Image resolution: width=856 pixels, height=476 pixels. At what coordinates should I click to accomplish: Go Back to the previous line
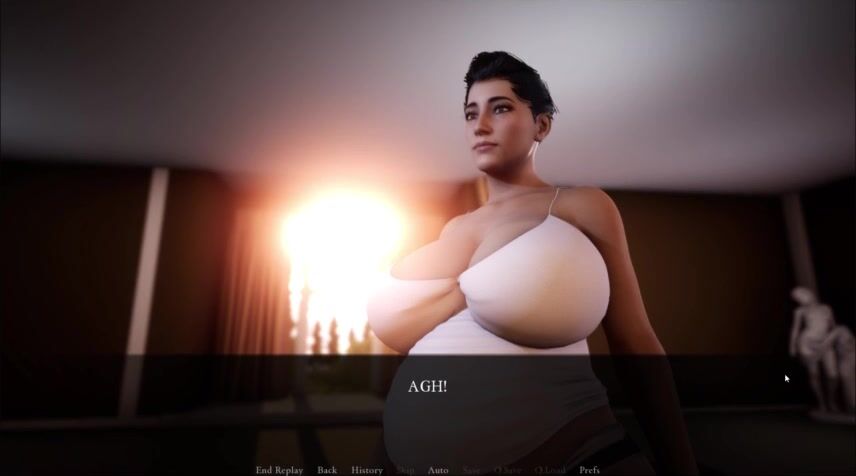(x=327, y=470)
